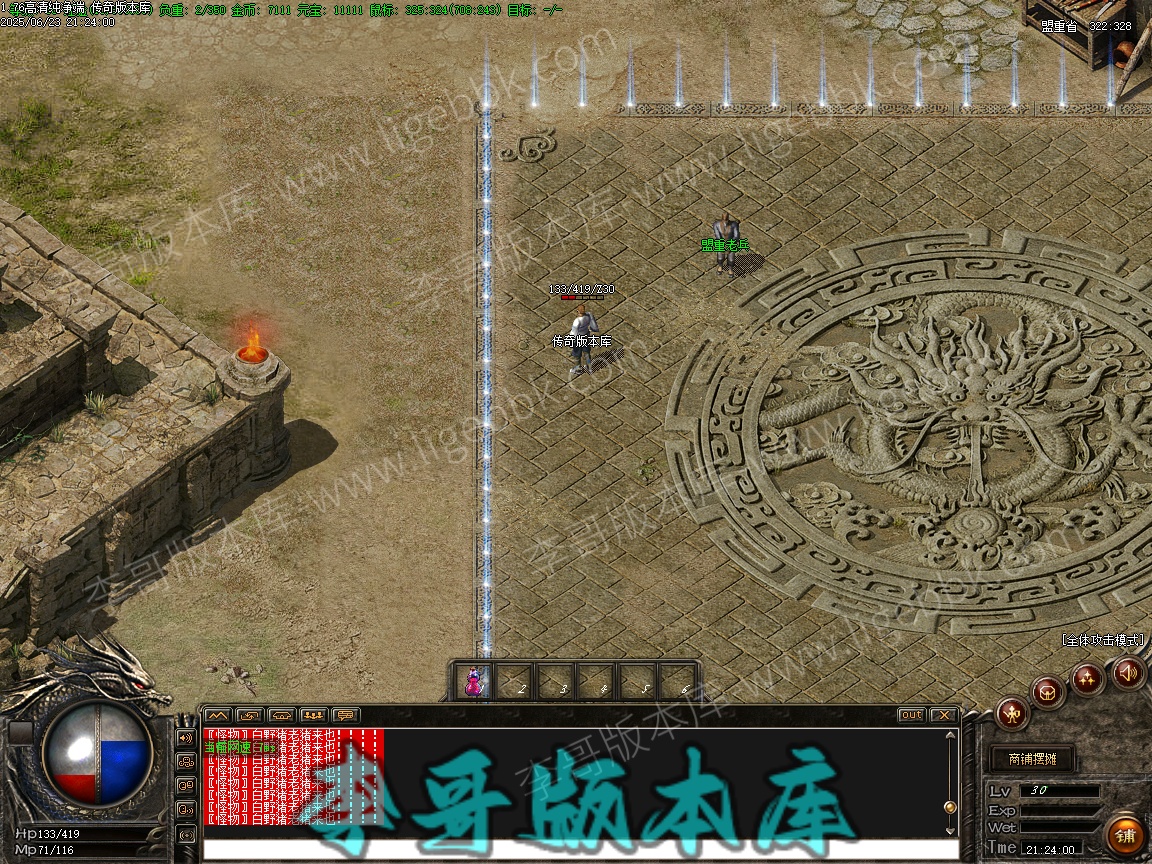The width and height of the screenshot is (1152, 864).
Task: Click the cloud swirl button left of chat
Action: coord(185,761)
